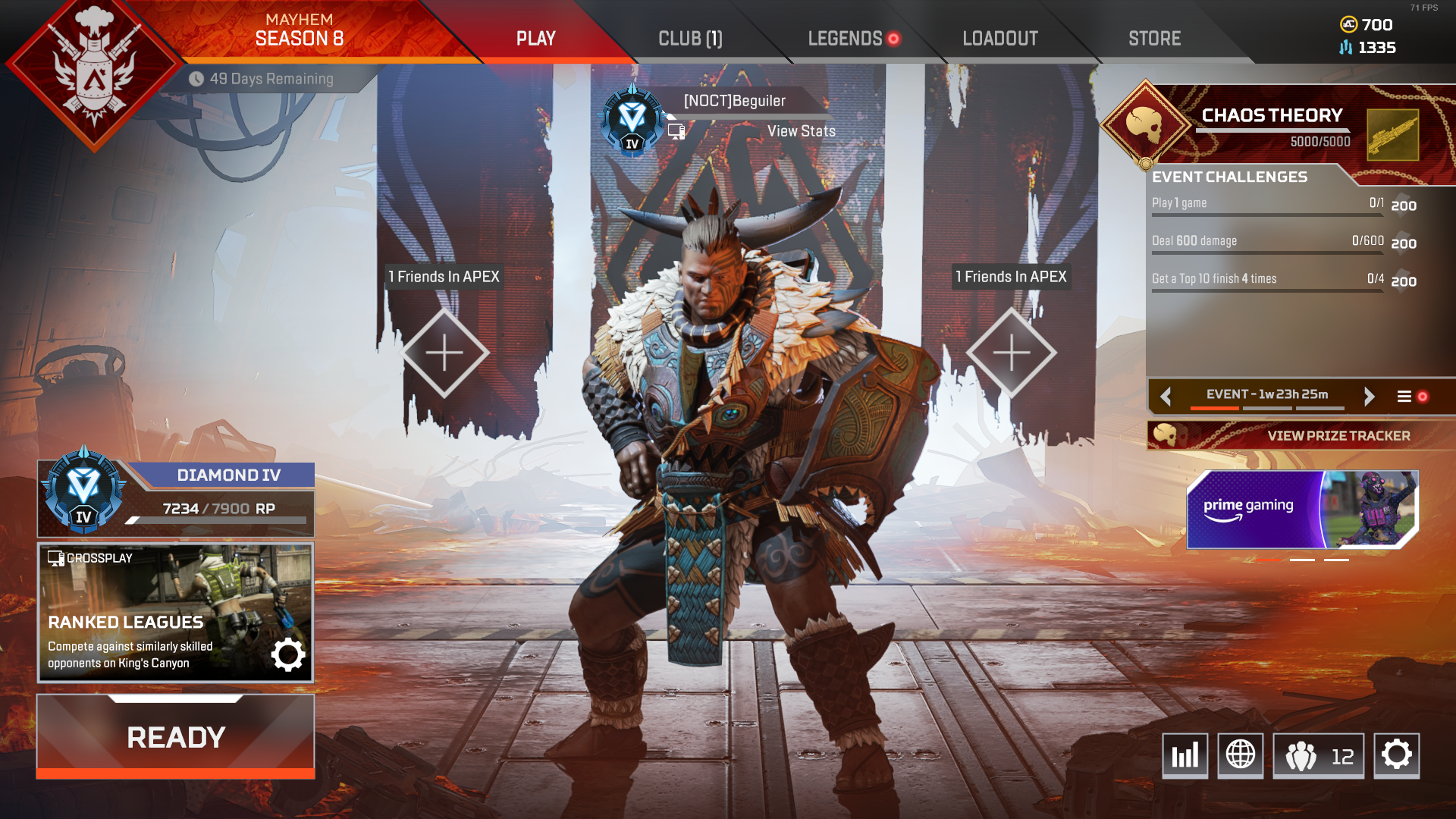Open the stats bar chart icon
Screen dimensions: 1456x819
(1185, 755)
